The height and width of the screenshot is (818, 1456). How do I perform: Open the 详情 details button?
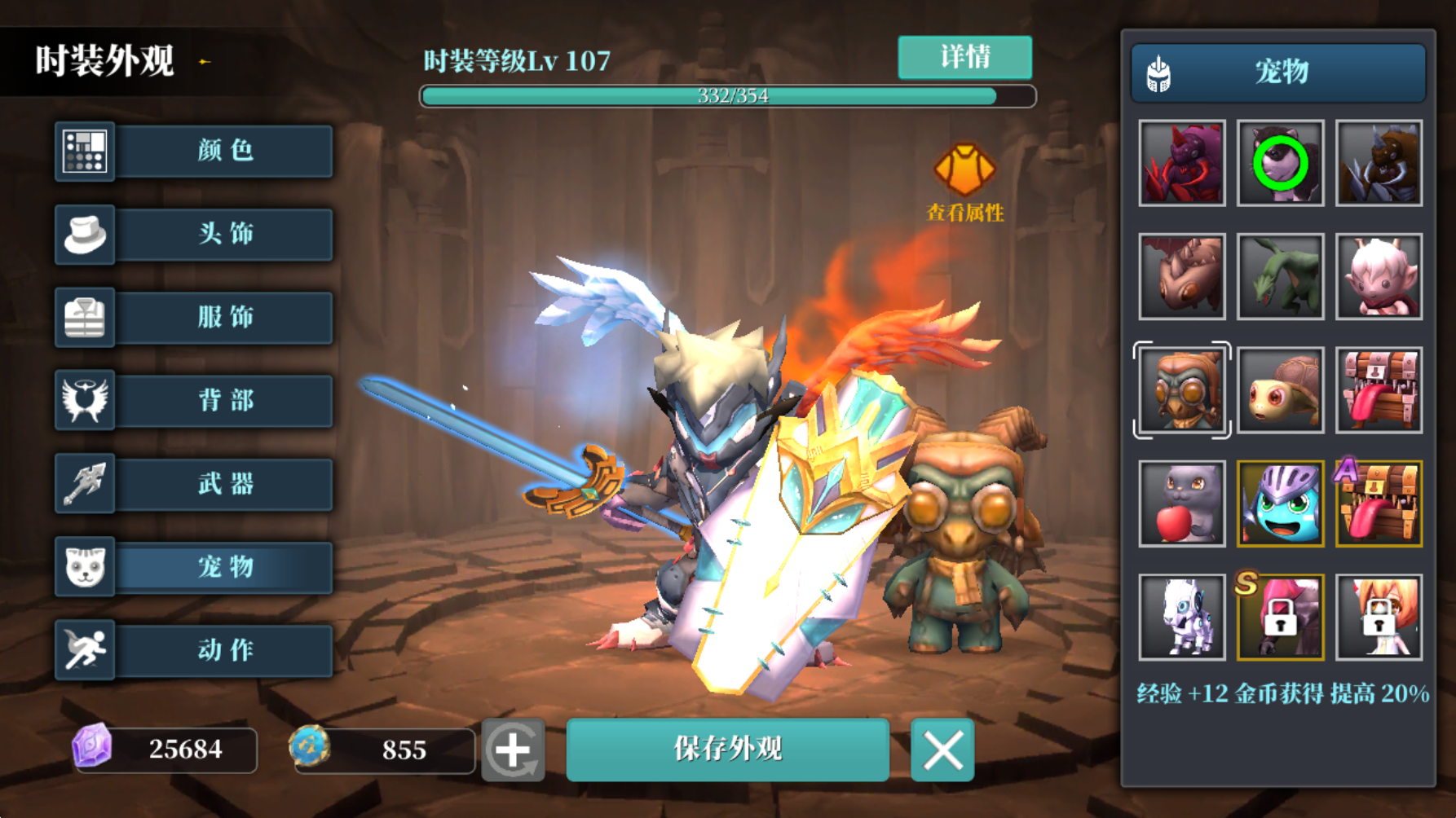pyautogui.click(x=964, y=57)
